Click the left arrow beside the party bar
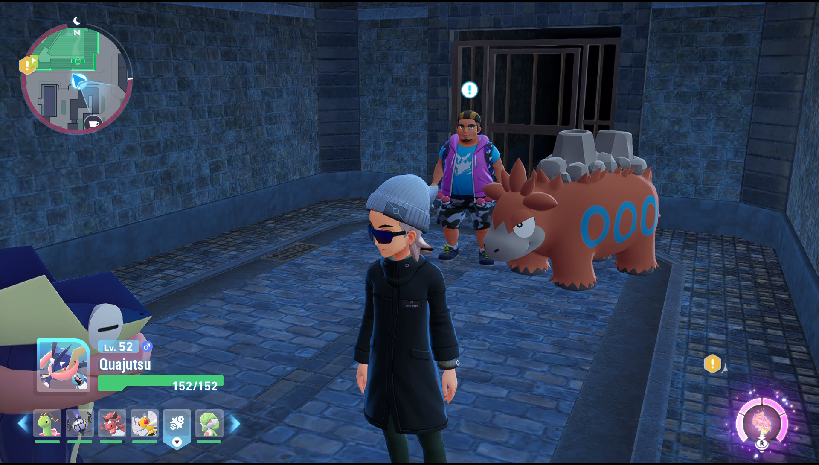The height and width of the screenshot is (465, 819). pos(22,424)
